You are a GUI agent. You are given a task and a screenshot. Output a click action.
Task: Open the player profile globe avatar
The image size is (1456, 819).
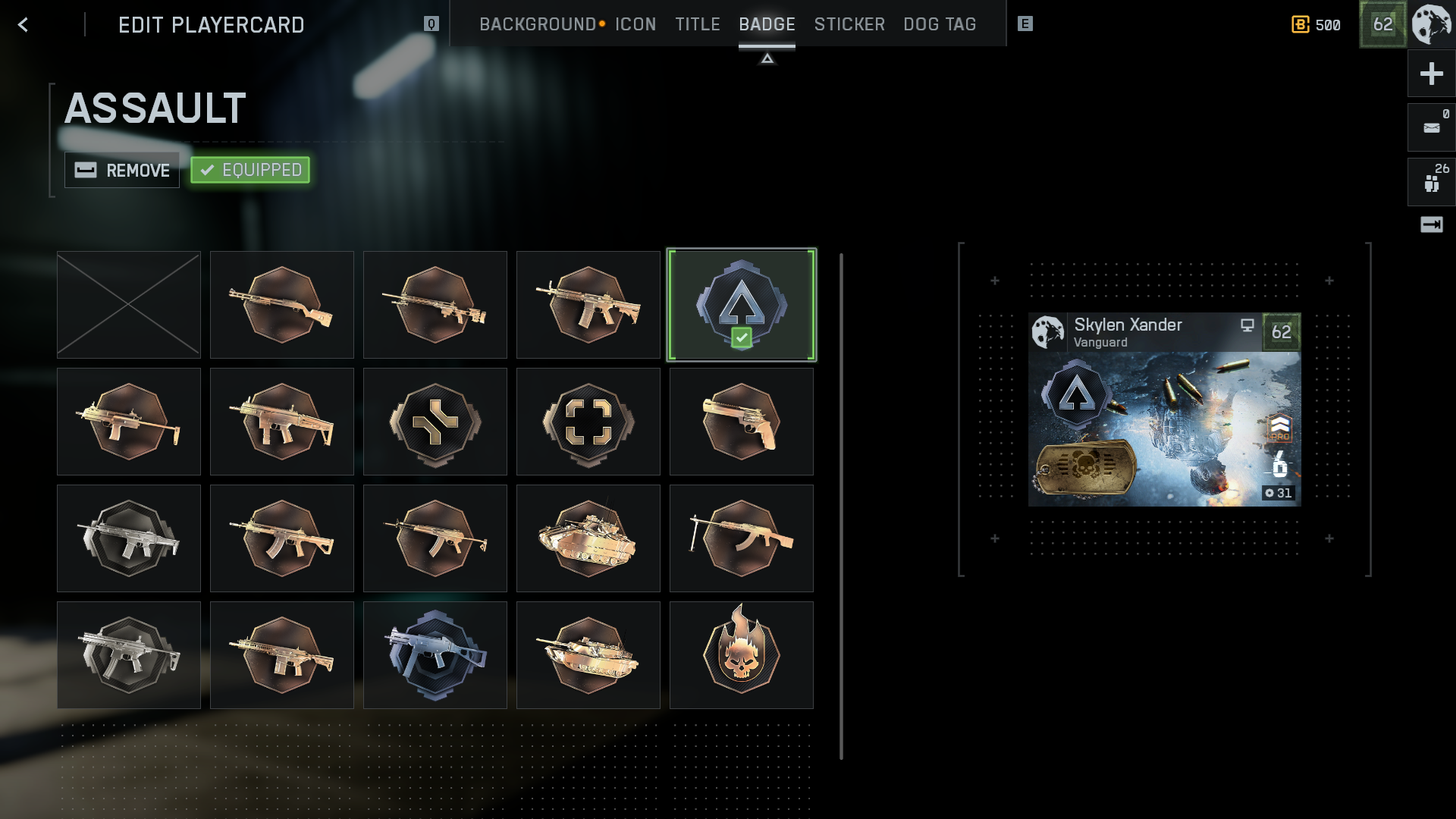pyautogui.click(x=1432, y=24)
